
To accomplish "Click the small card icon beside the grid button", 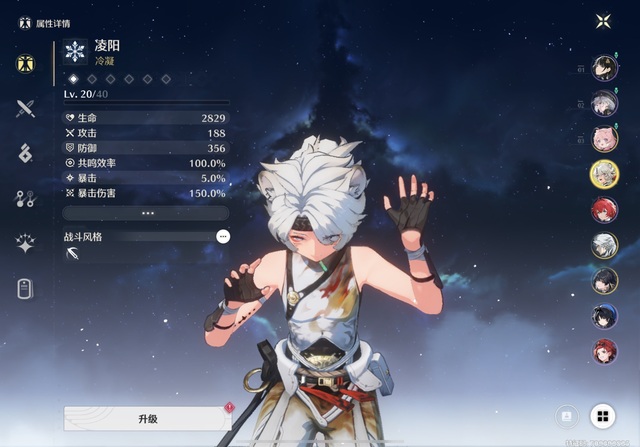I will [x=565, y=416].
